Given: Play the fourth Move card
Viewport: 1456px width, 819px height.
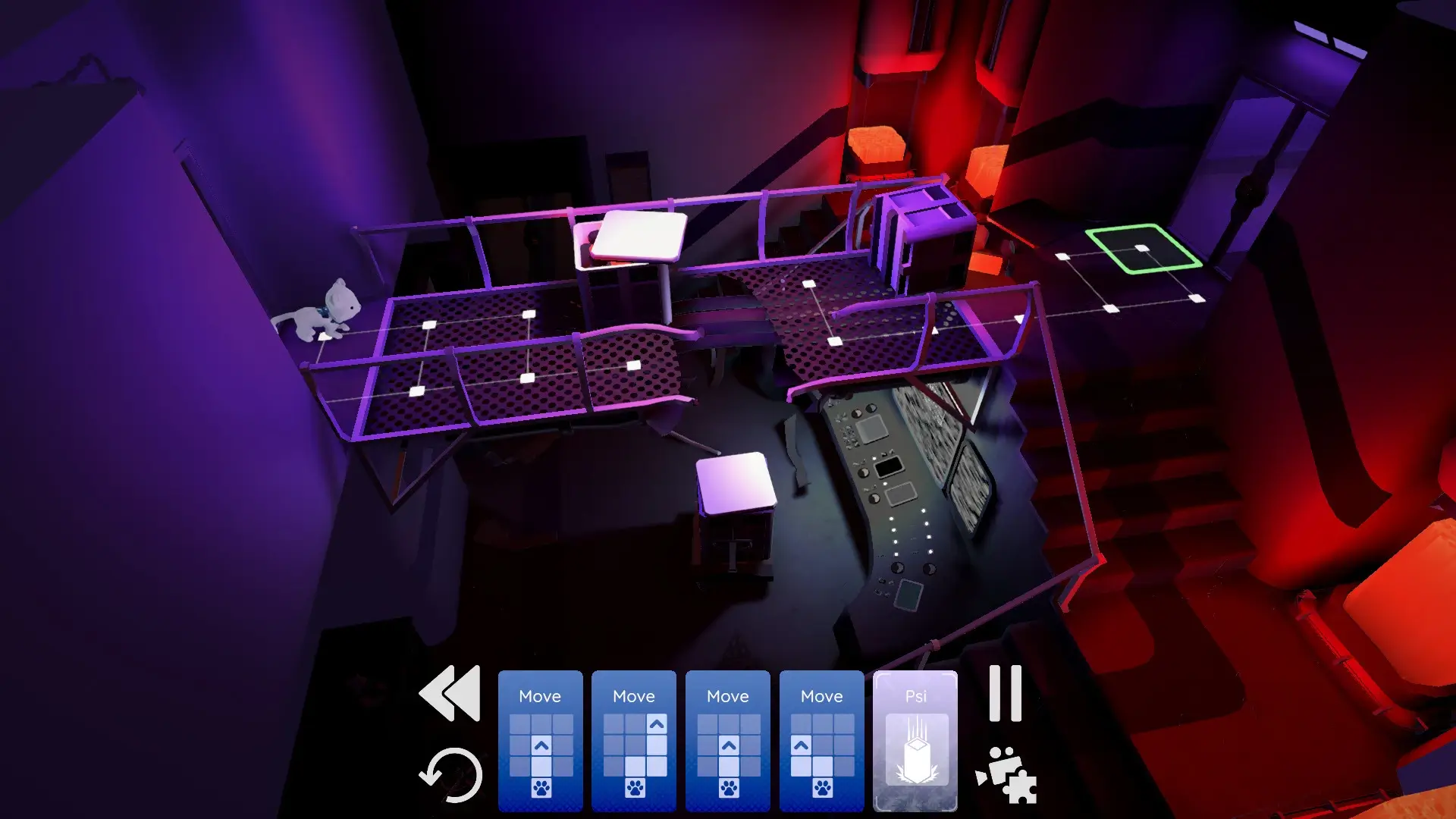Looking at the screenshot, I should (x=822, y=696).
